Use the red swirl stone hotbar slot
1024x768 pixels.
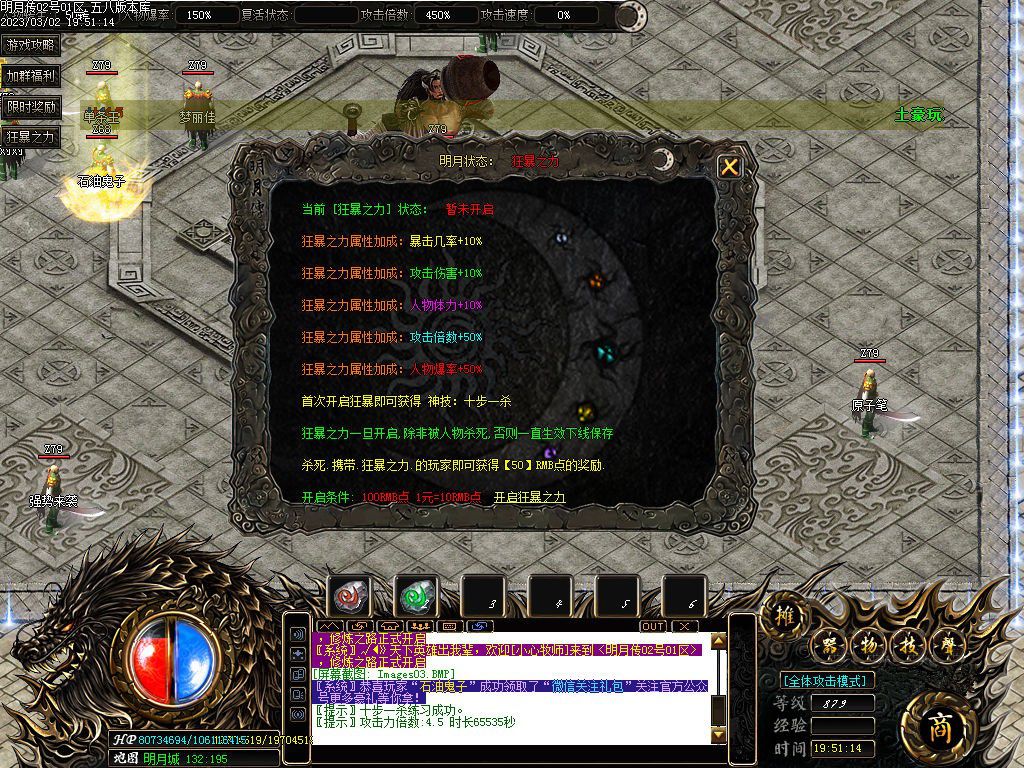click(350, 598)
